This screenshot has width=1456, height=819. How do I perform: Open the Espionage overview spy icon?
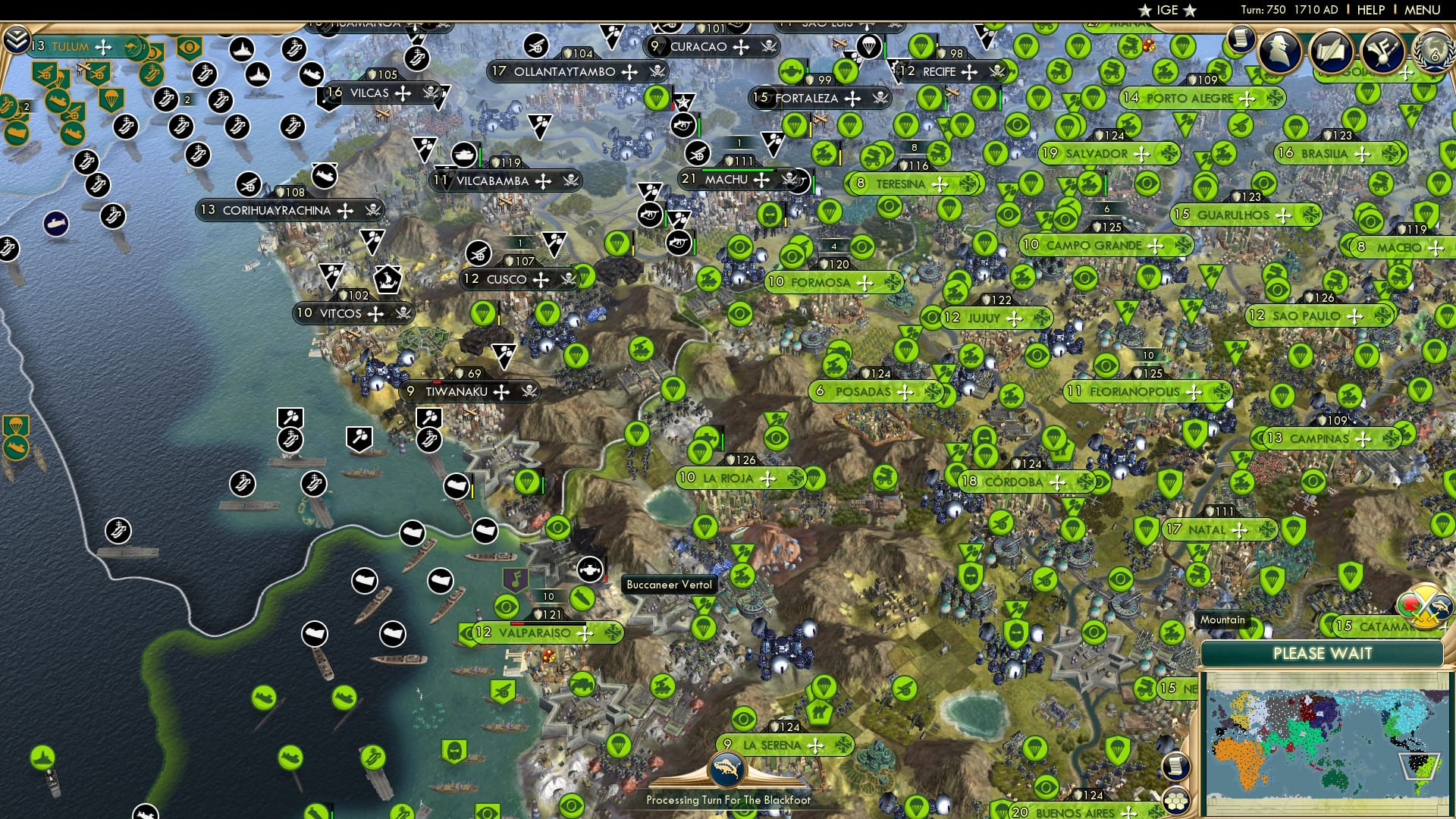tap(1280, 50)
